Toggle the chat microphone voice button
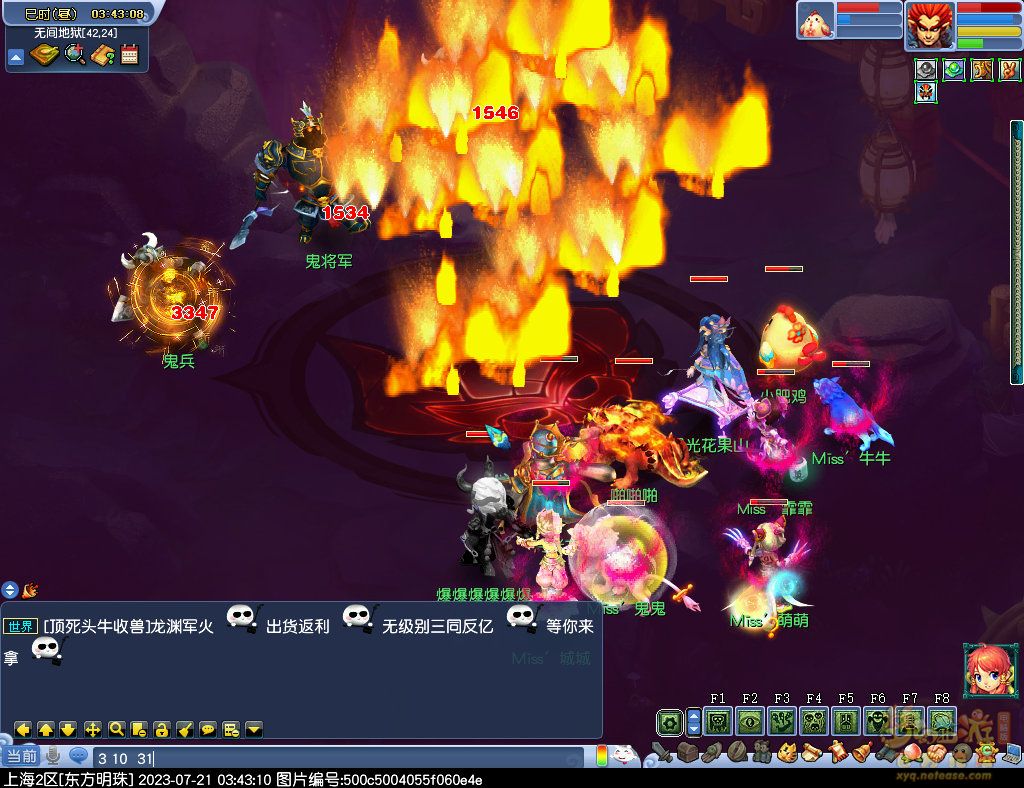 [x=52, y=757]
